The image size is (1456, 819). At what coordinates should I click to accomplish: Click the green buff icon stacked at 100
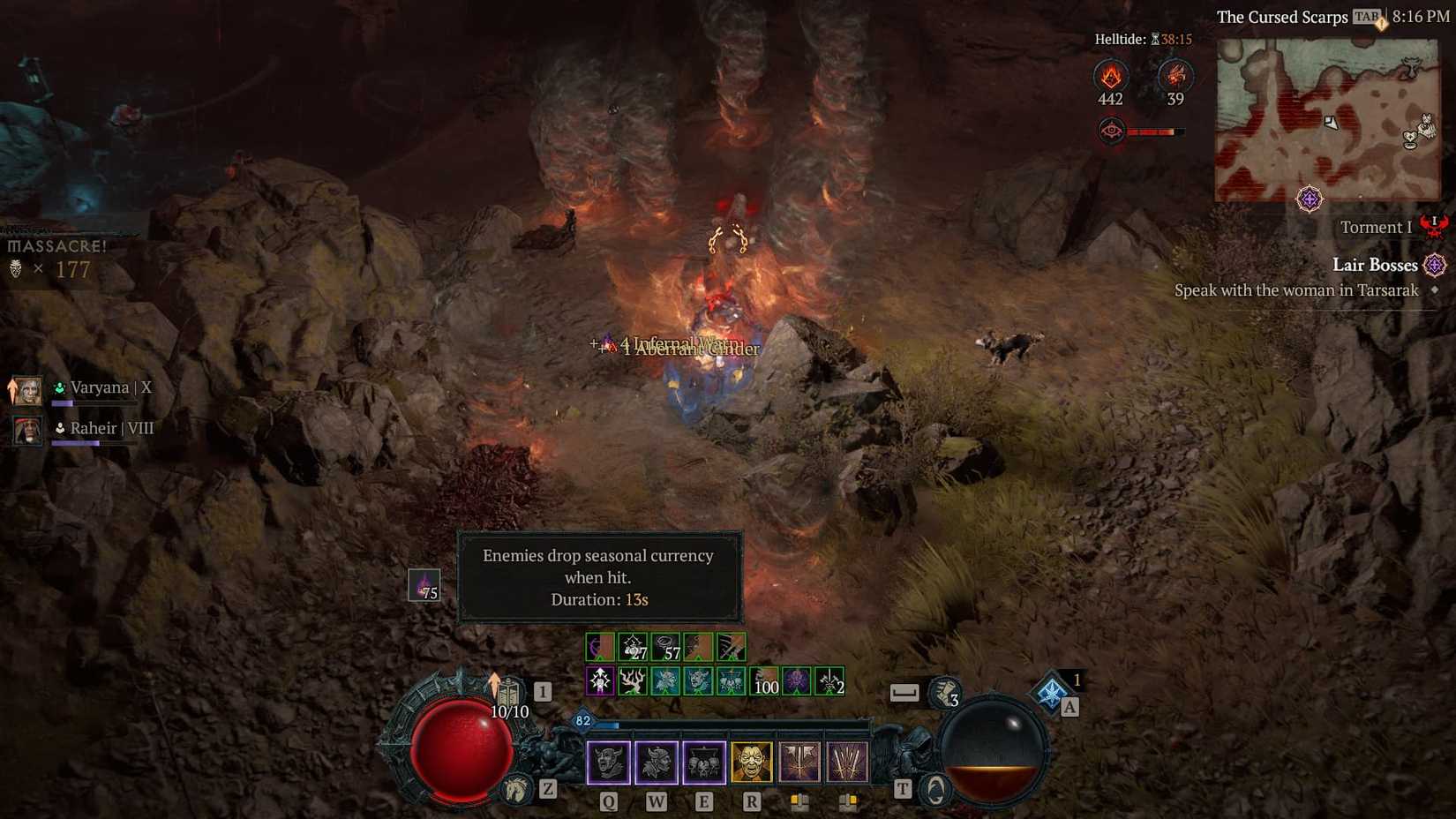pos(763,681)
